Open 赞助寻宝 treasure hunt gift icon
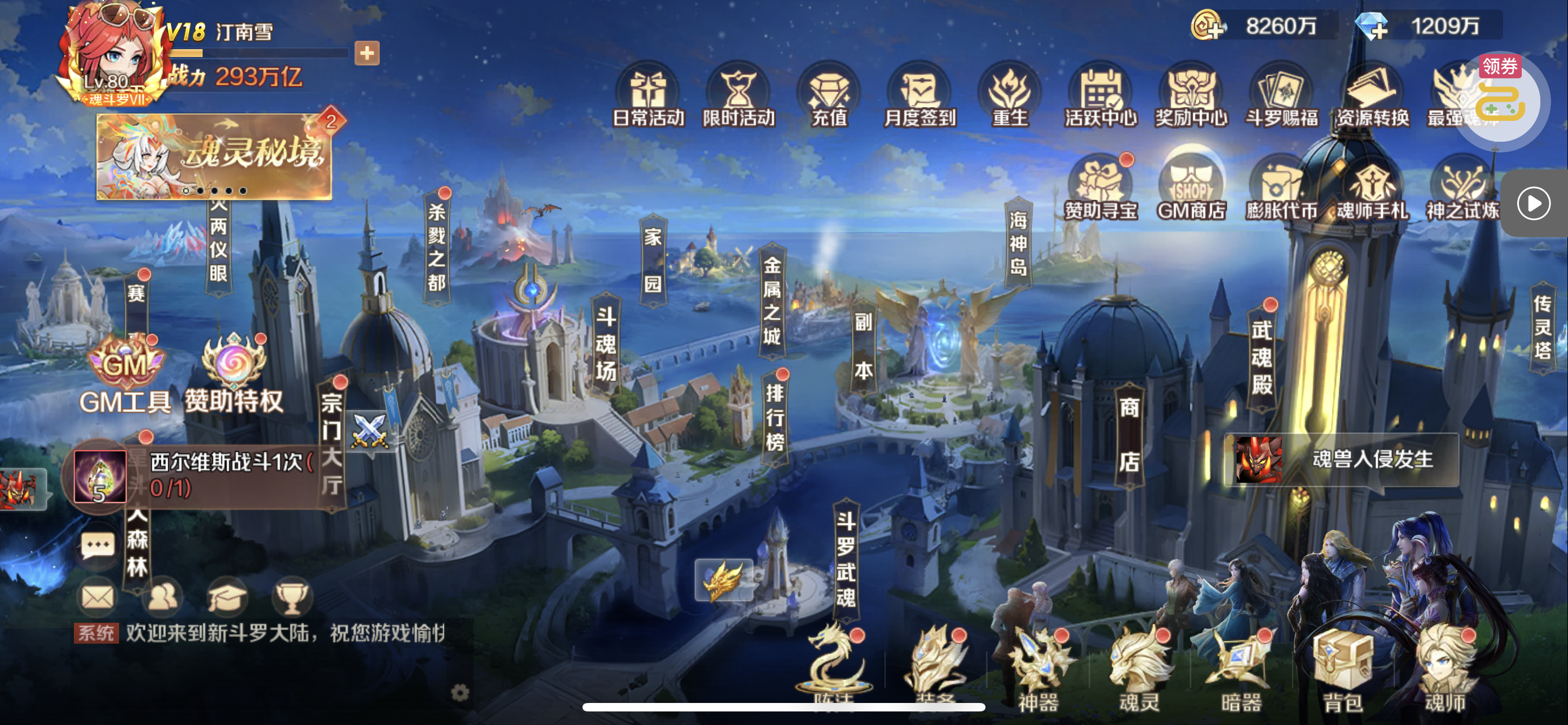 (x=1101, y=186)
